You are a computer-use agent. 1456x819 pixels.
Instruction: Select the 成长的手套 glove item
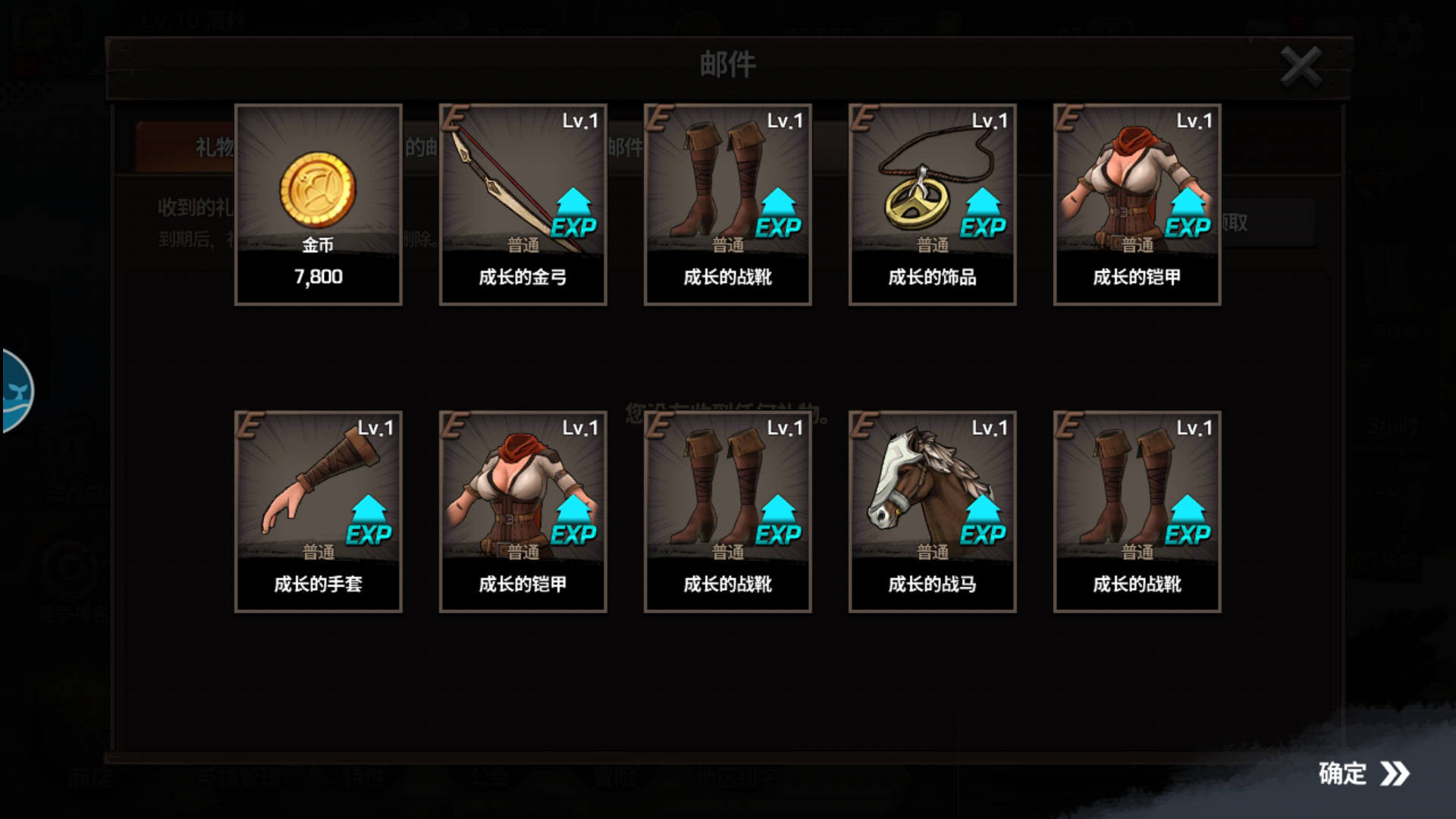coord(318,508)
